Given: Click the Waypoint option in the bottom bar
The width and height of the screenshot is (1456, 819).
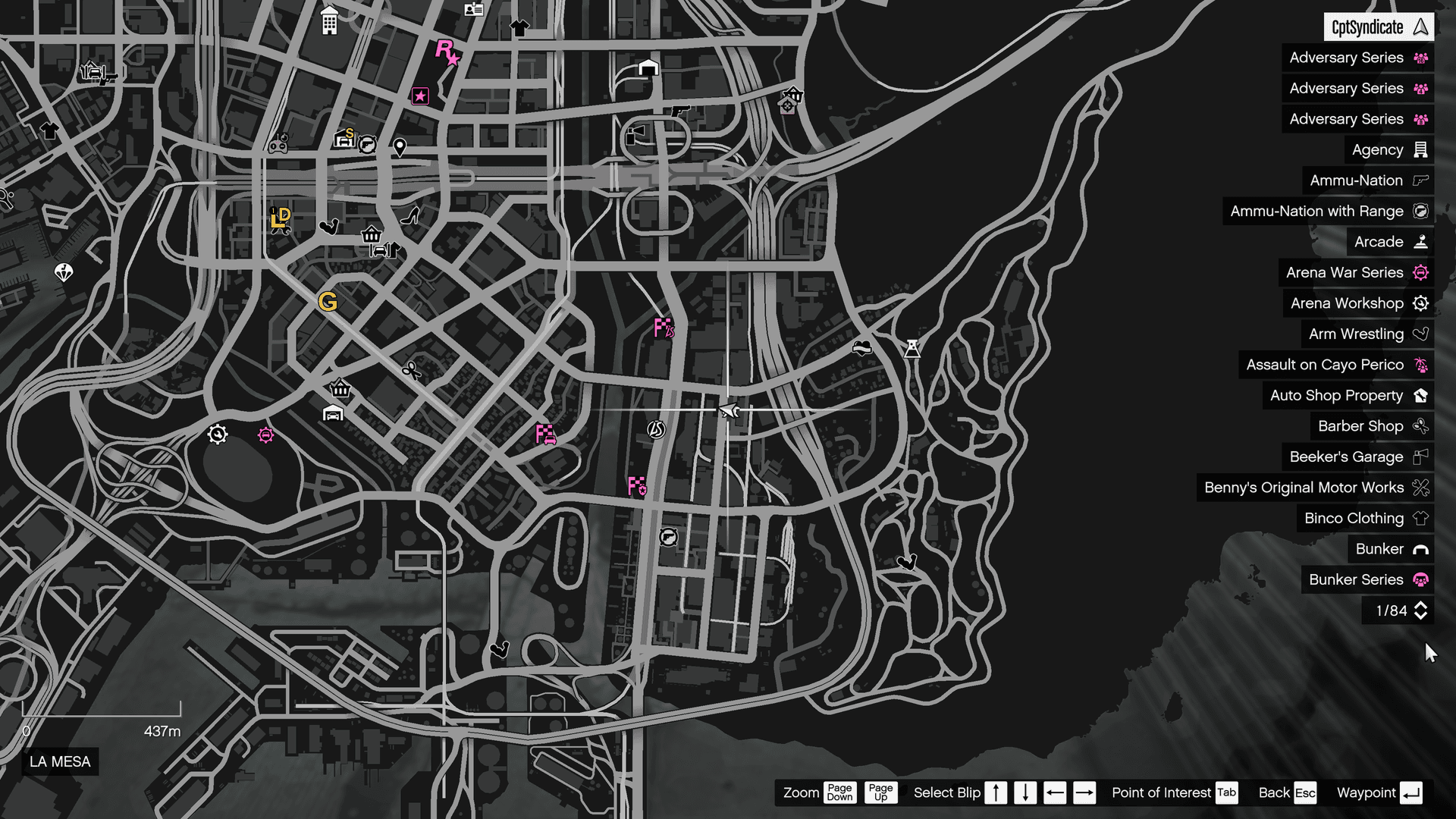Looking at the screenshot, I should click(x=1367, y=792).
